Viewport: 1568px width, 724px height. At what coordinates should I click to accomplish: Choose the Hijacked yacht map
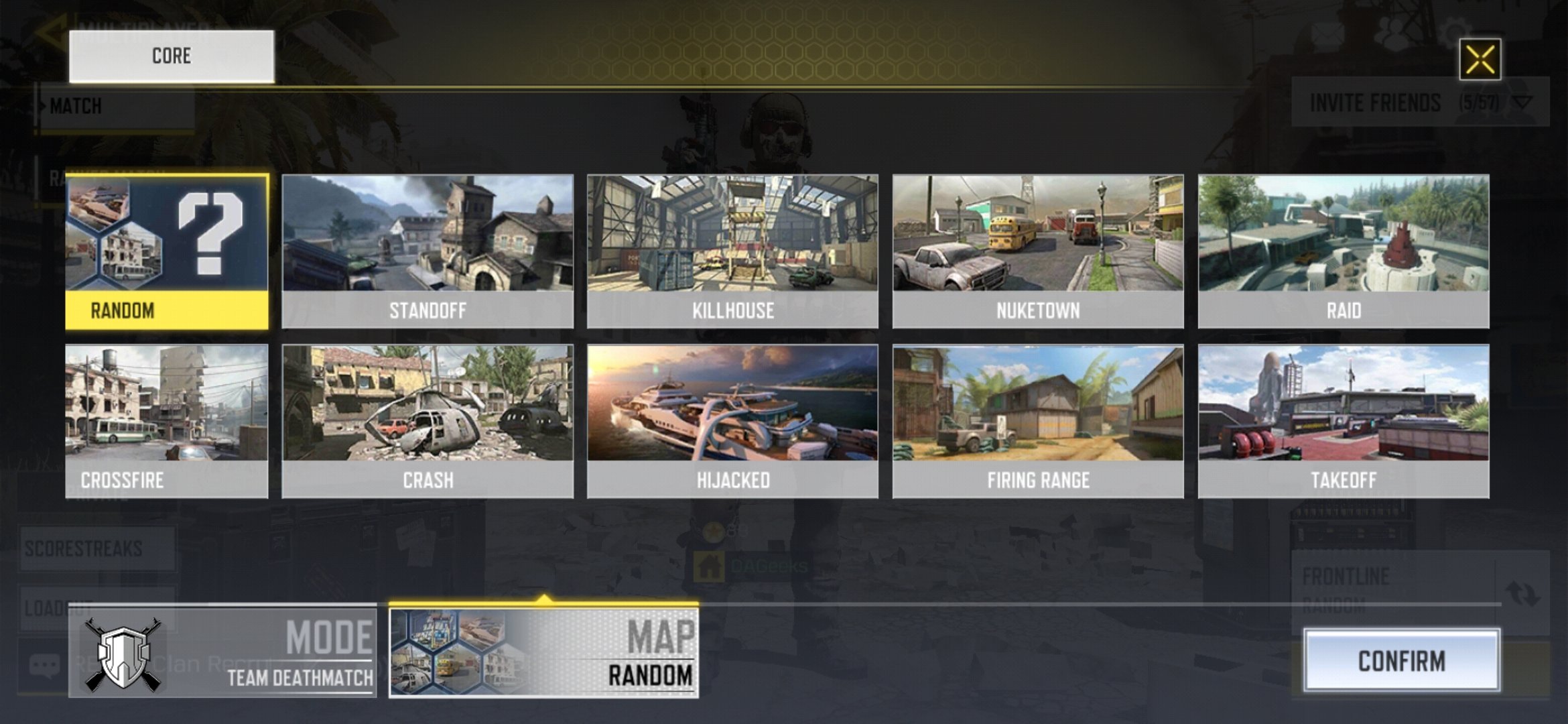pyautogui.click(x=732, y=421)
